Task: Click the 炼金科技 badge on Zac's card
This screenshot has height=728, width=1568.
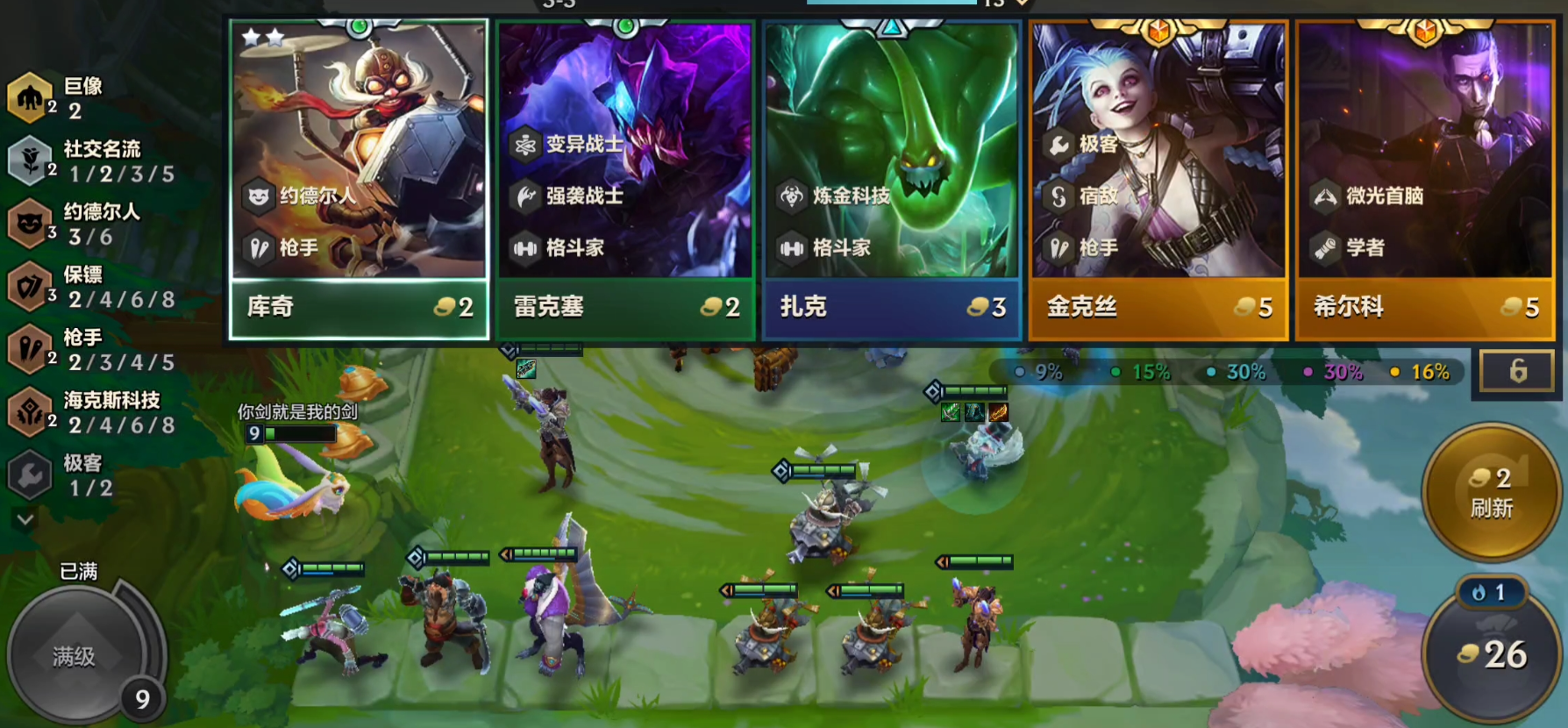Action: click(794, 198)
